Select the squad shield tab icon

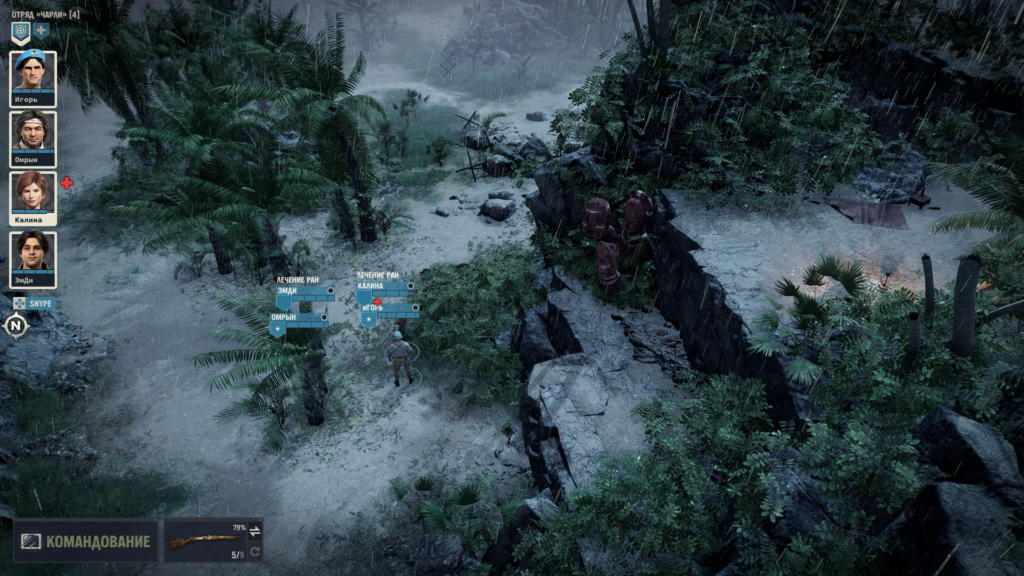tap(20, 31)
